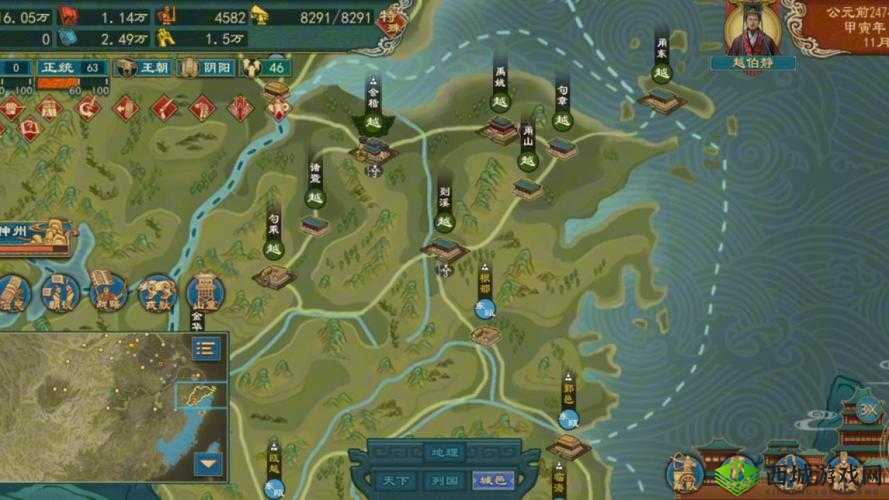
Task: Switch map mode to 天下
Action: pos(394,481)
